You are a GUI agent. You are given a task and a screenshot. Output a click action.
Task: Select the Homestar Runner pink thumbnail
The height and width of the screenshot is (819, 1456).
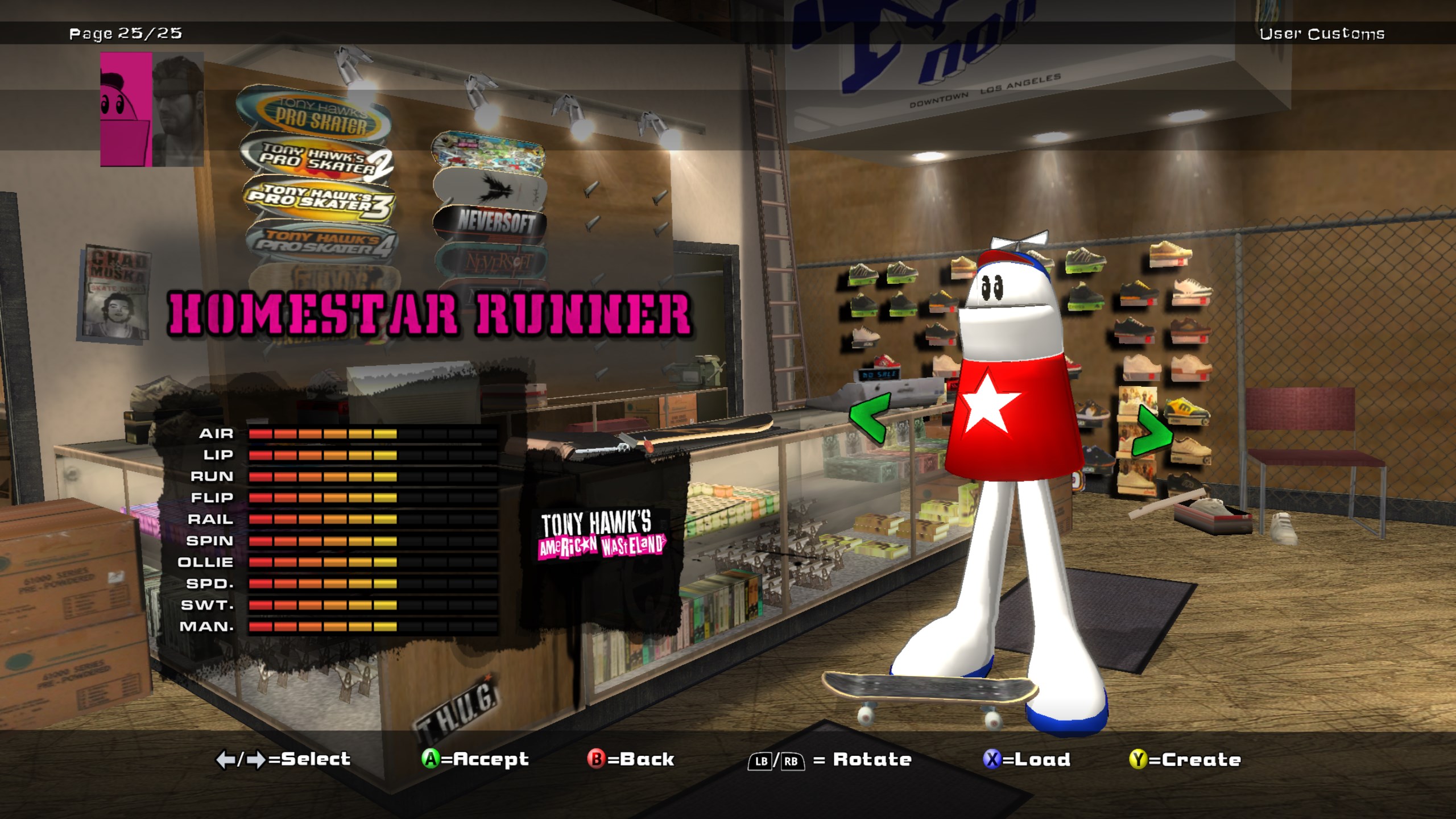point(126,109)
